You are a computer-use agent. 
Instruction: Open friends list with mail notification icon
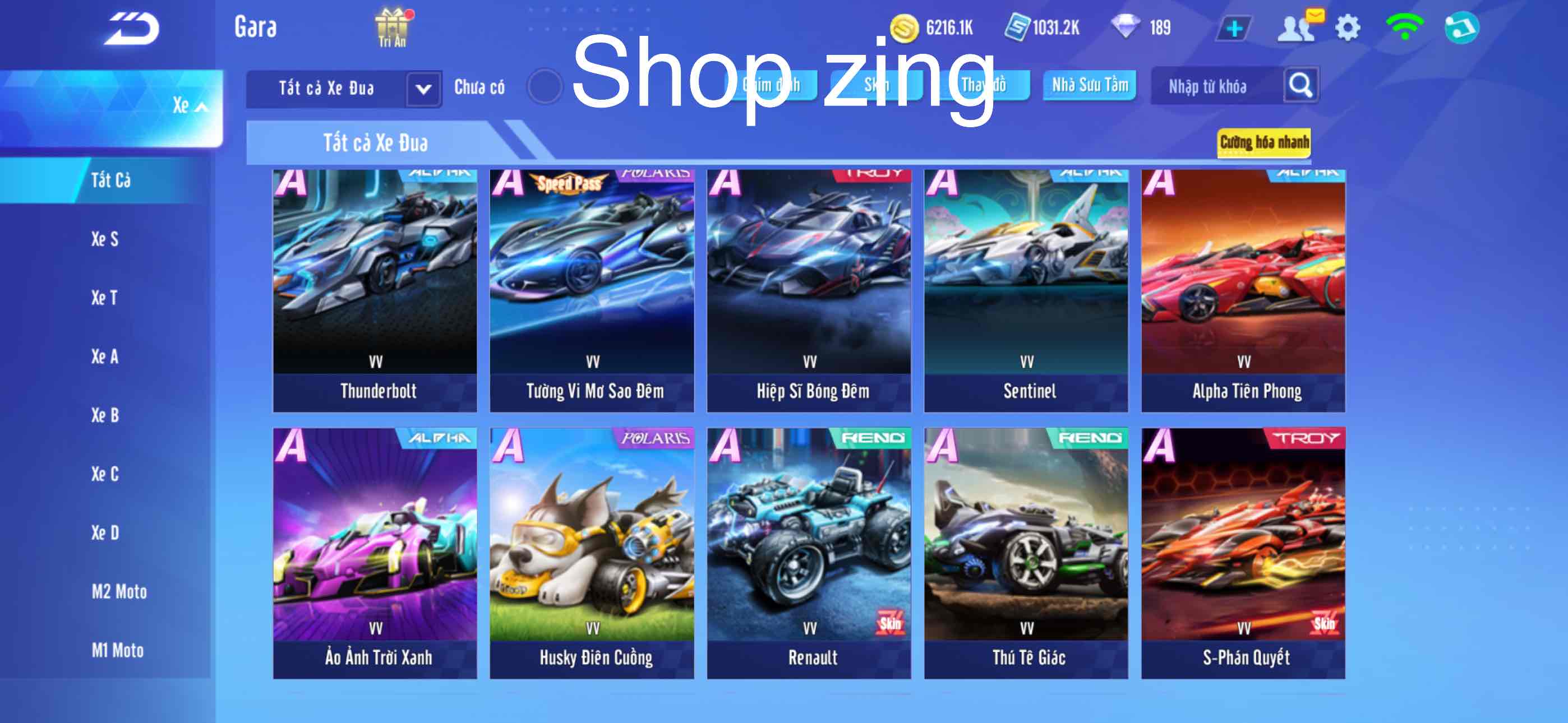(1297, 26)
